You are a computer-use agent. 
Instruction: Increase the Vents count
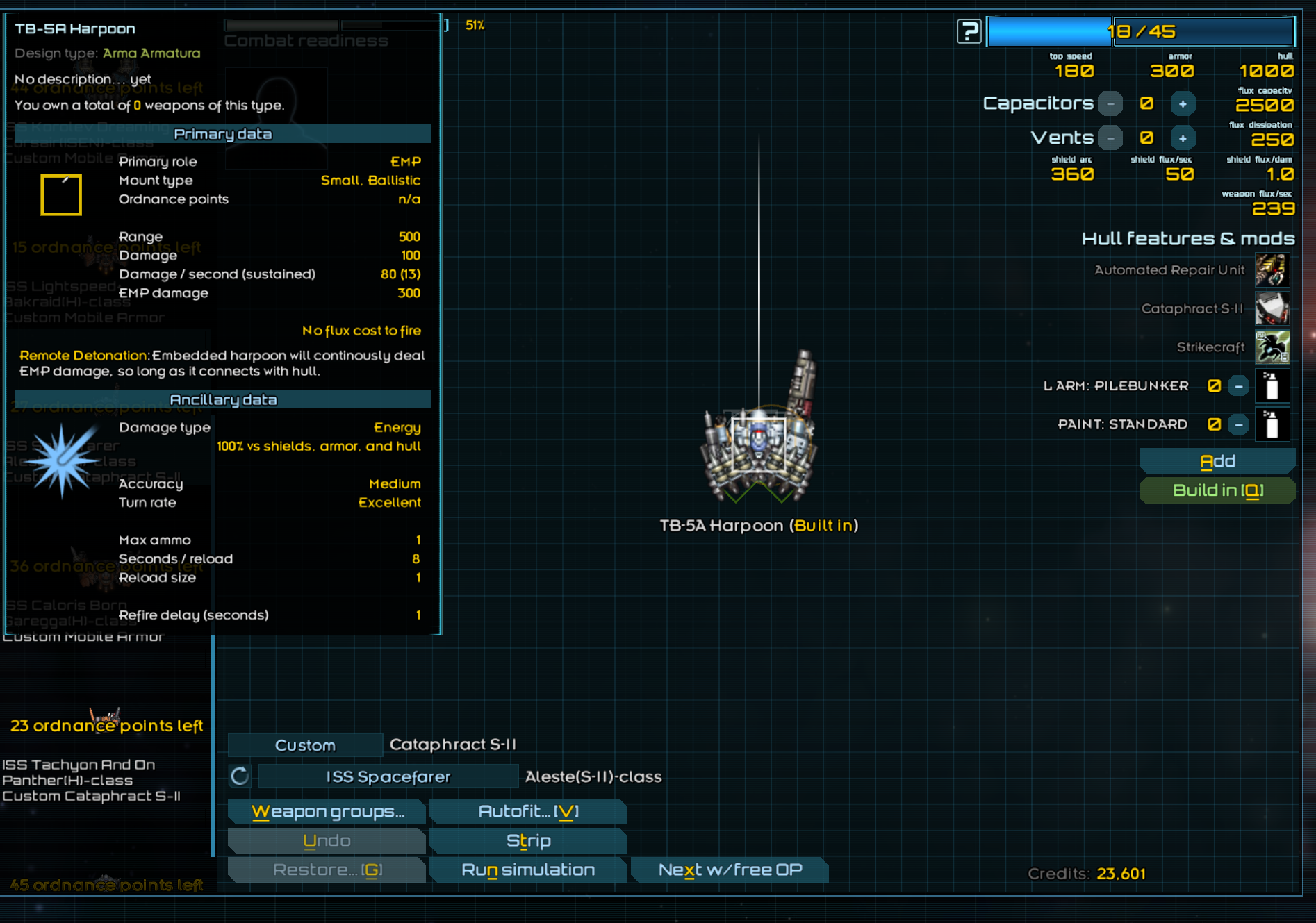click(x=1182, y=138)
